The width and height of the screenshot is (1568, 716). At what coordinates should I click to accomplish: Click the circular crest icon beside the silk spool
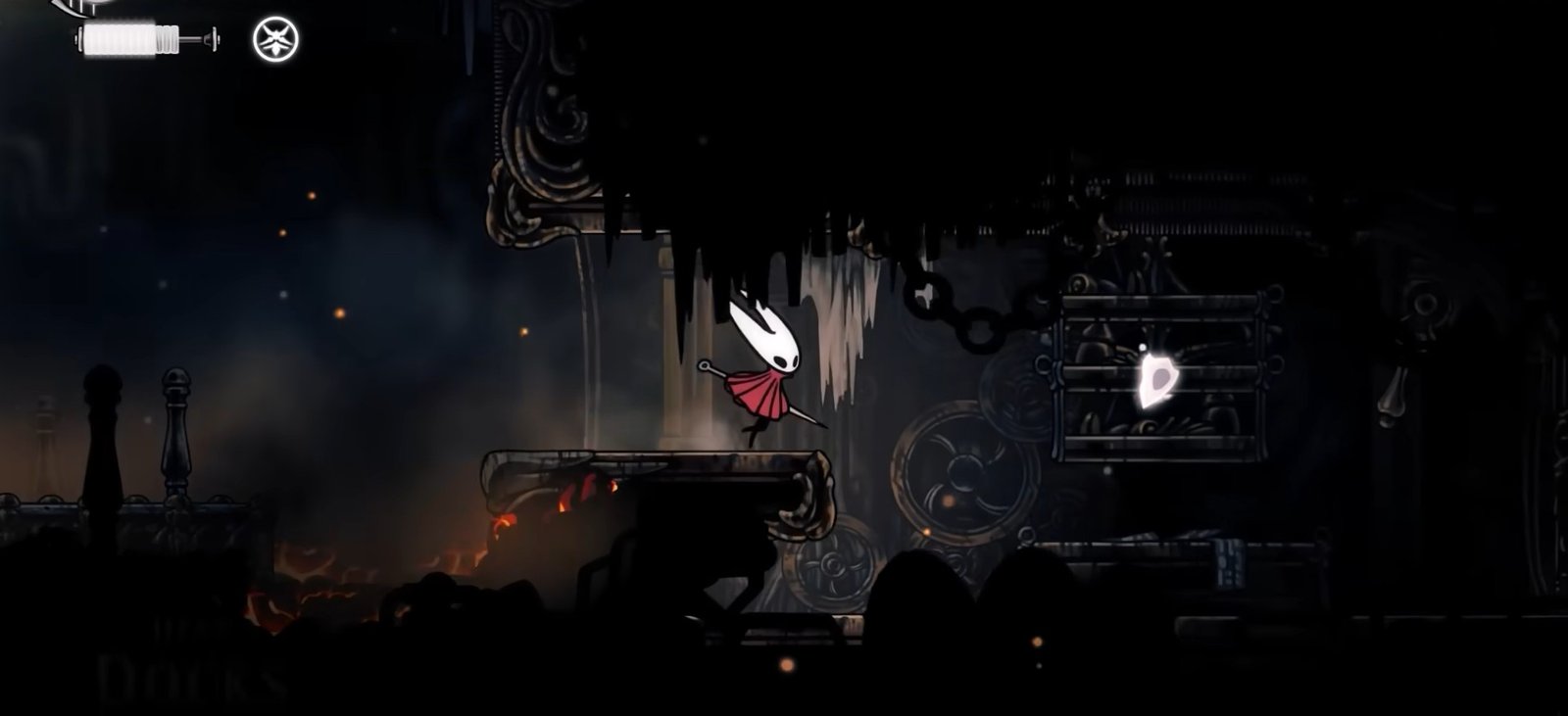[275, 39]
